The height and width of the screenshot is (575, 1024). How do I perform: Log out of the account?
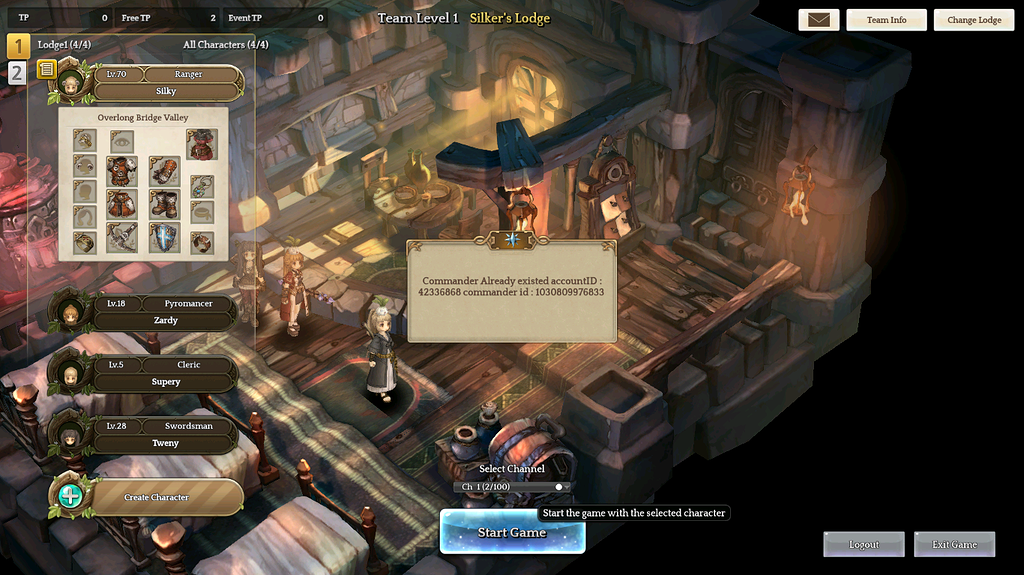pyautogui.click(x=864, y=544)
